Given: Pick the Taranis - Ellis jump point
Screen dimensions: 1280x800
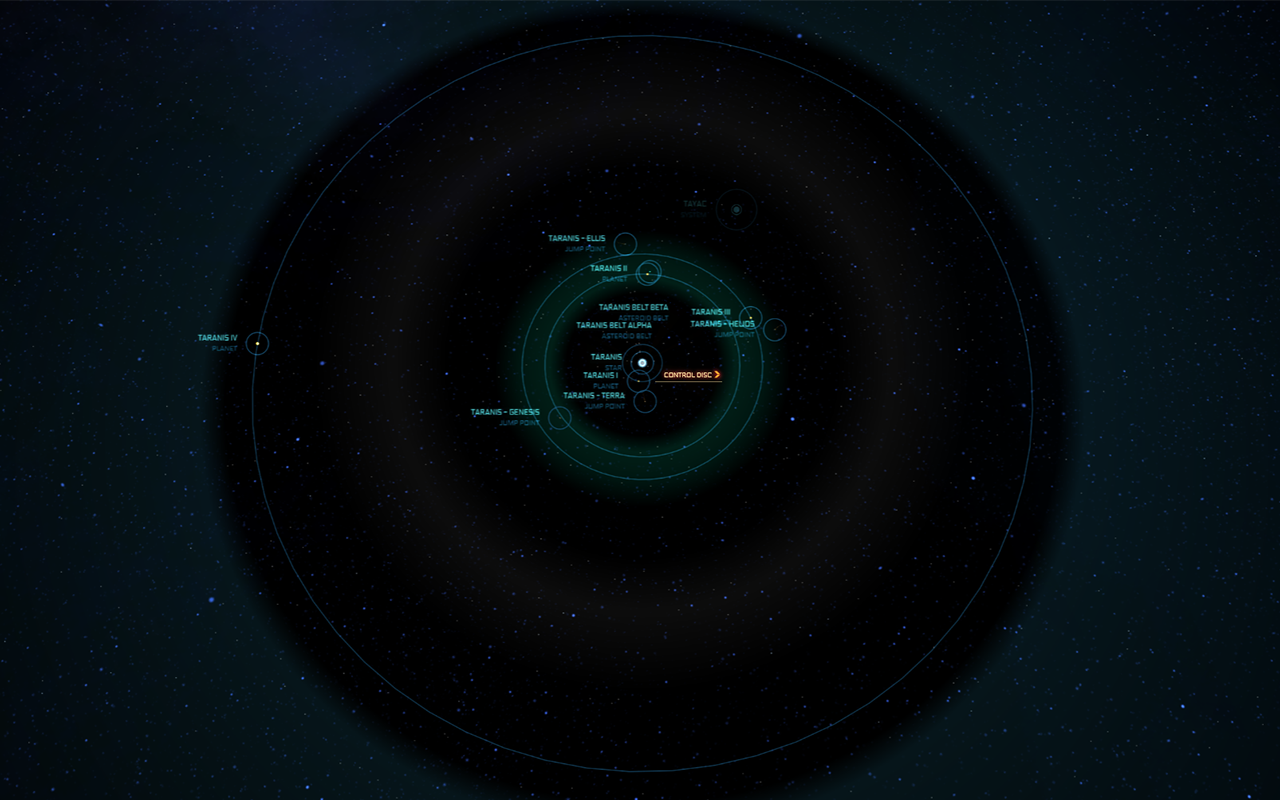Looking at the screenshot, I should (x=625, y=243).
